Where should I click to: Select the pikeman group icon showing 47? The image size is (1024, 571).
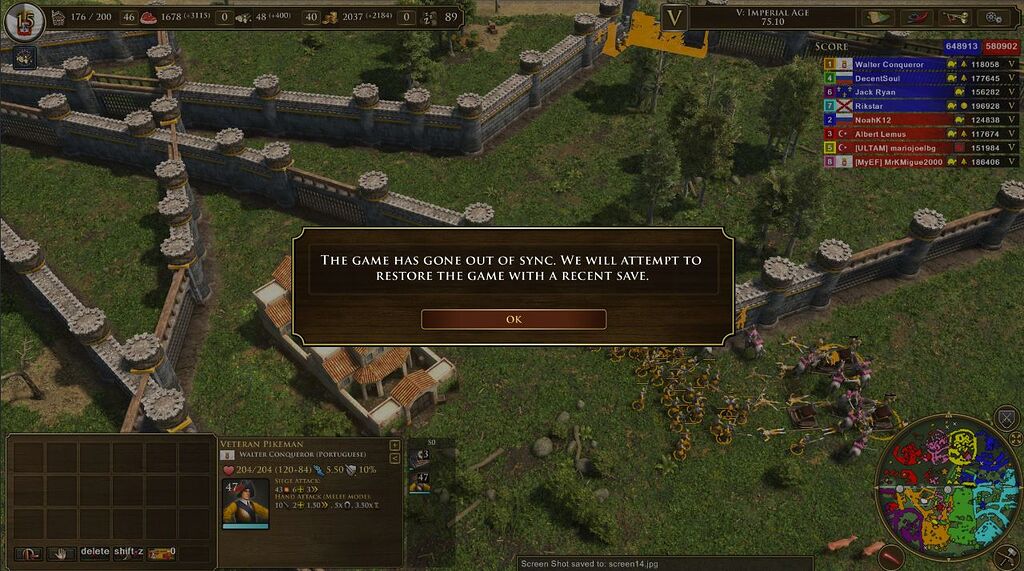[421, 481]
